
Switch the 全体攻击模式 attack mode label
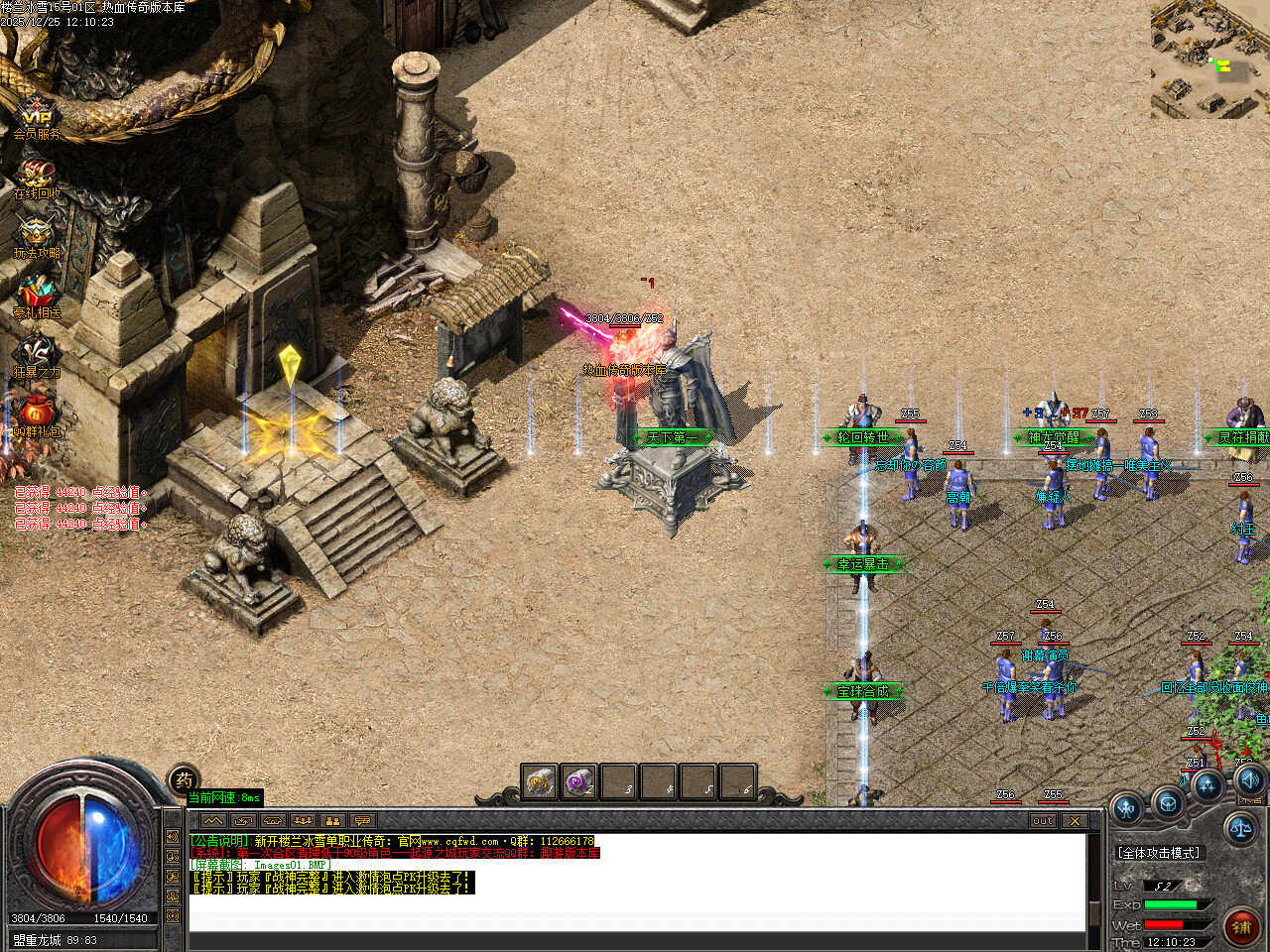coord(1158,853)
